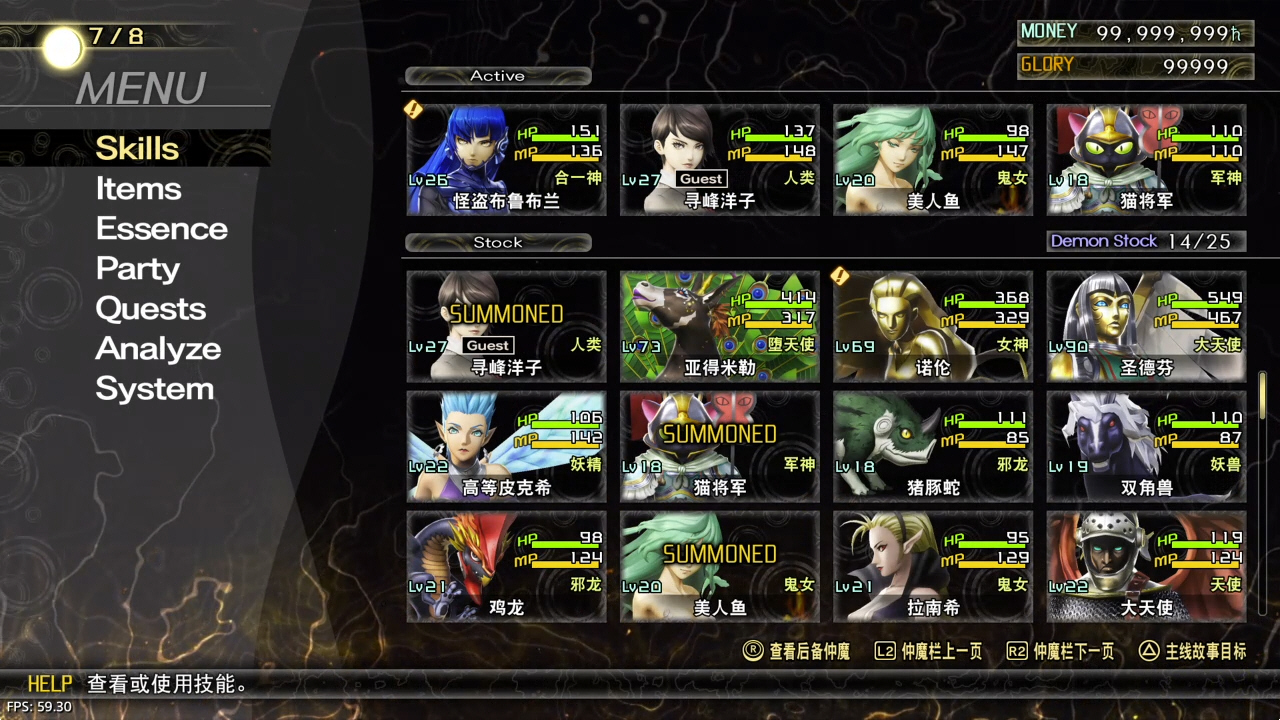The image size is (1280, 720).
Task: Pick the 鸡龙 demon card
Action: click(x=506, y=567)
